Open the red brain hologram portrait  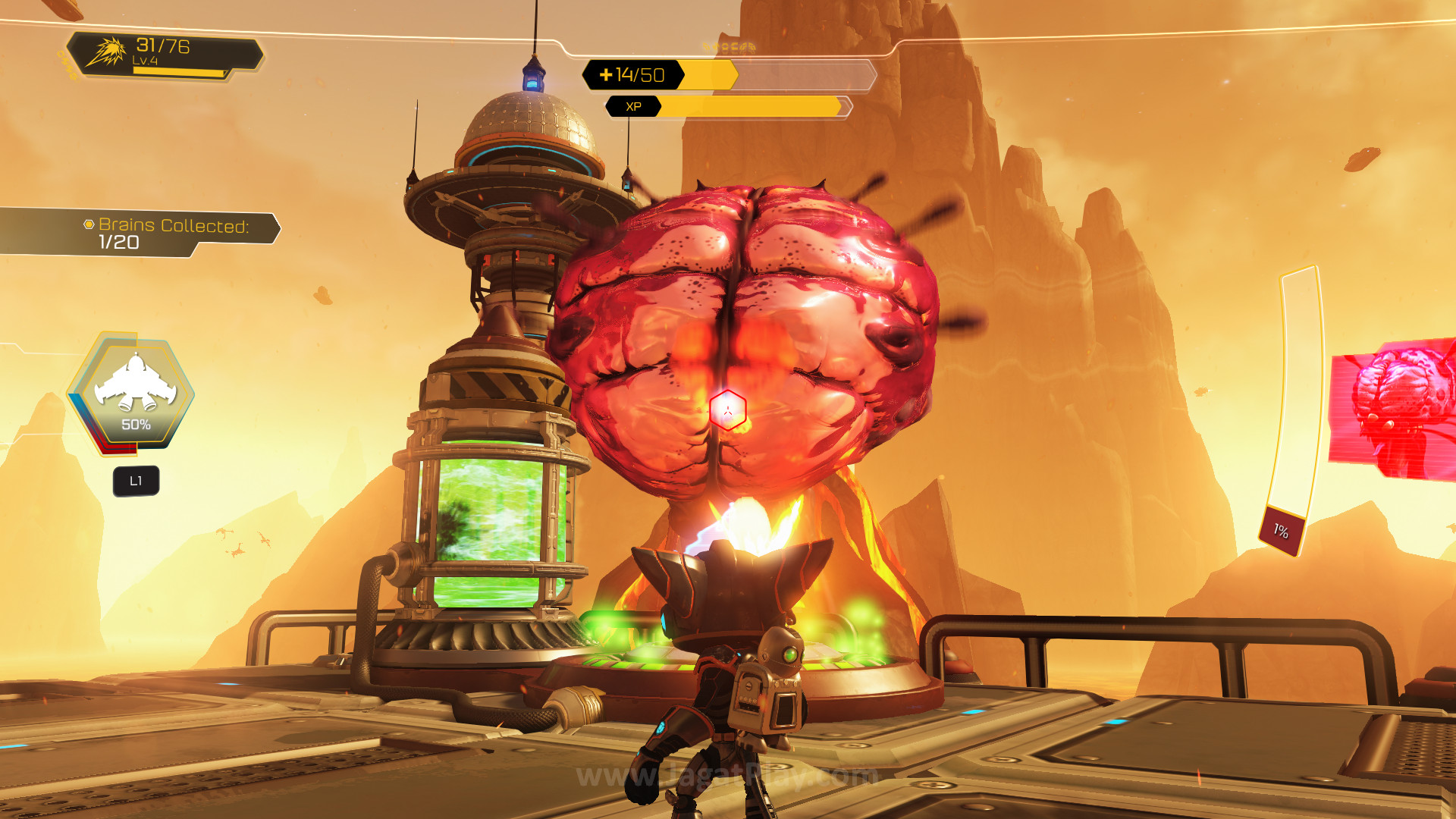pos(1394,408)
